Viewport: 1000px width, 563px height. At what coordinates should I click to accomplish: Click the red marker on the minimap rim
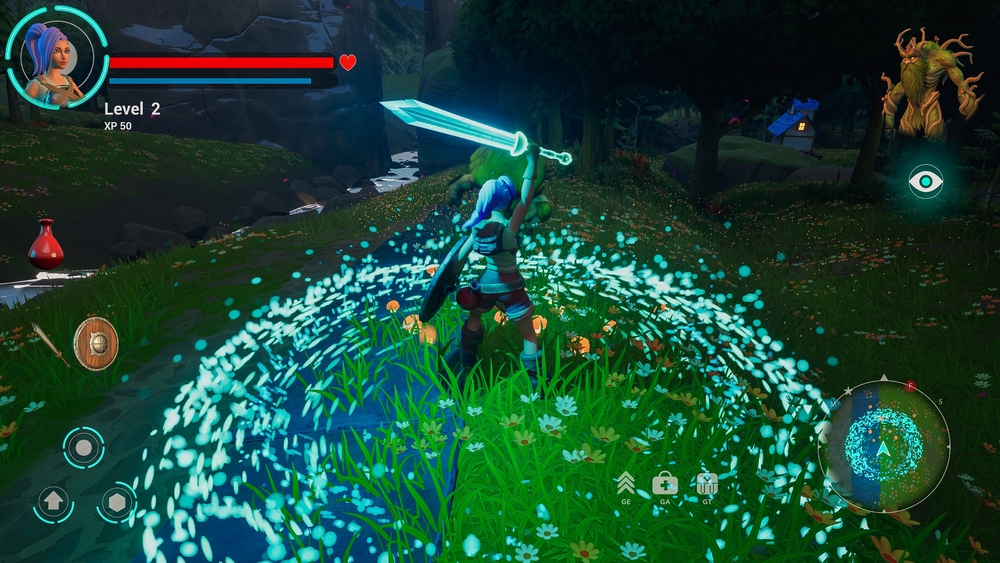[911, 386]
